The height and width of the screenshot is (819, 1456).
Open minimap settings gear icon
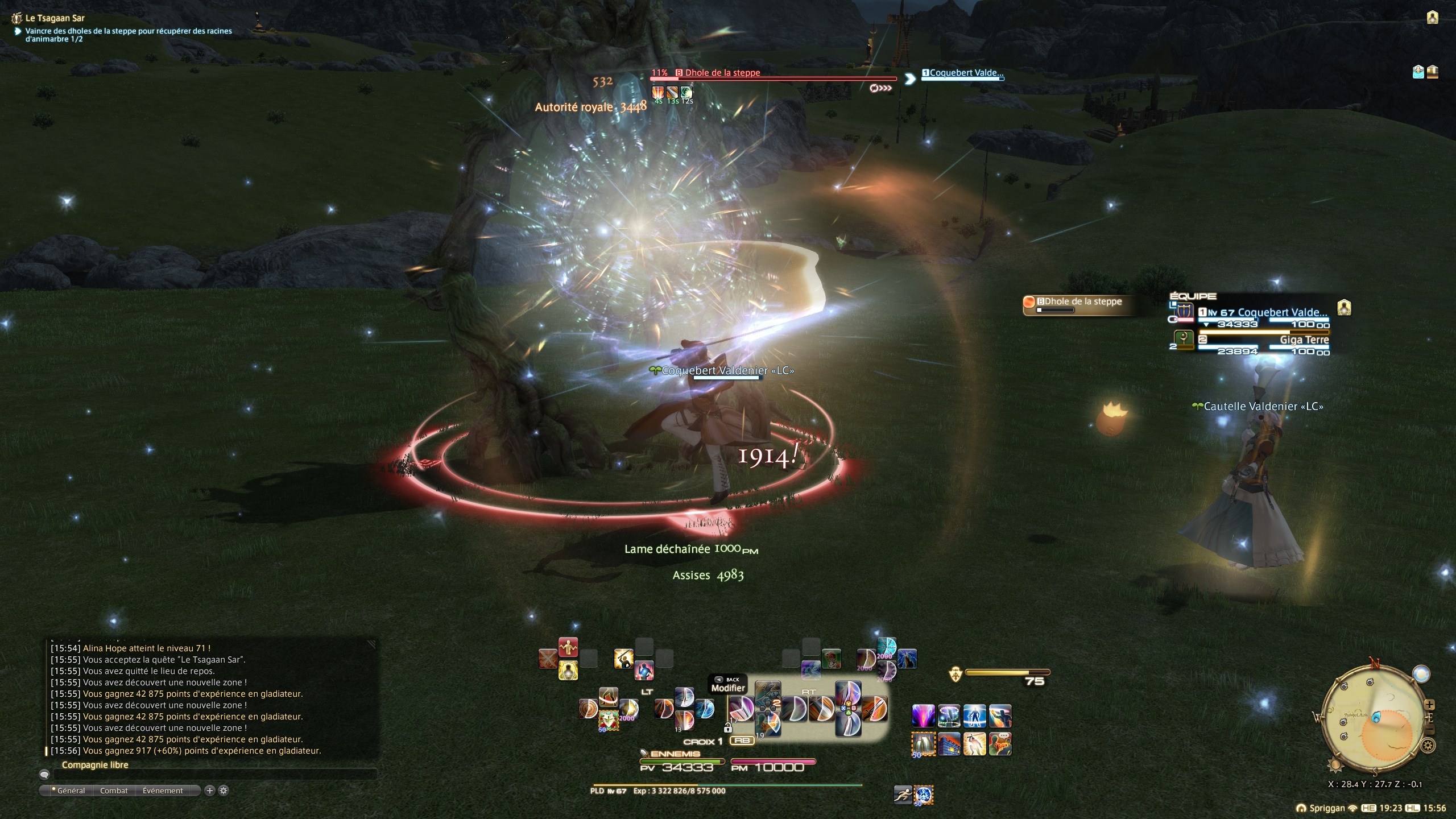[x=1427, y=745]
